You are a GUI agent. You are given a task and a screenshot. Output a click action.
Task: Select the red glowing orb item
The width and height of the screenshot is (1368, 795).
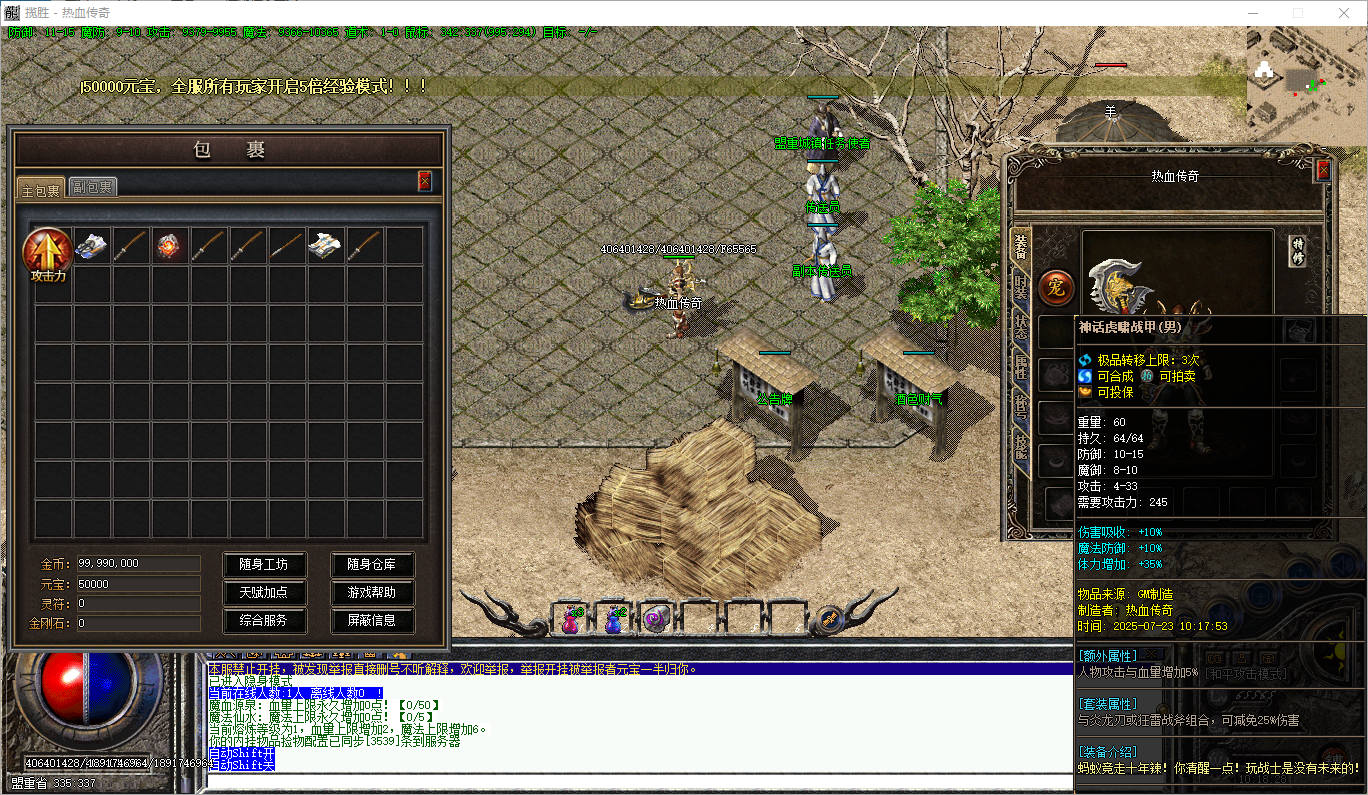[170, 245]
